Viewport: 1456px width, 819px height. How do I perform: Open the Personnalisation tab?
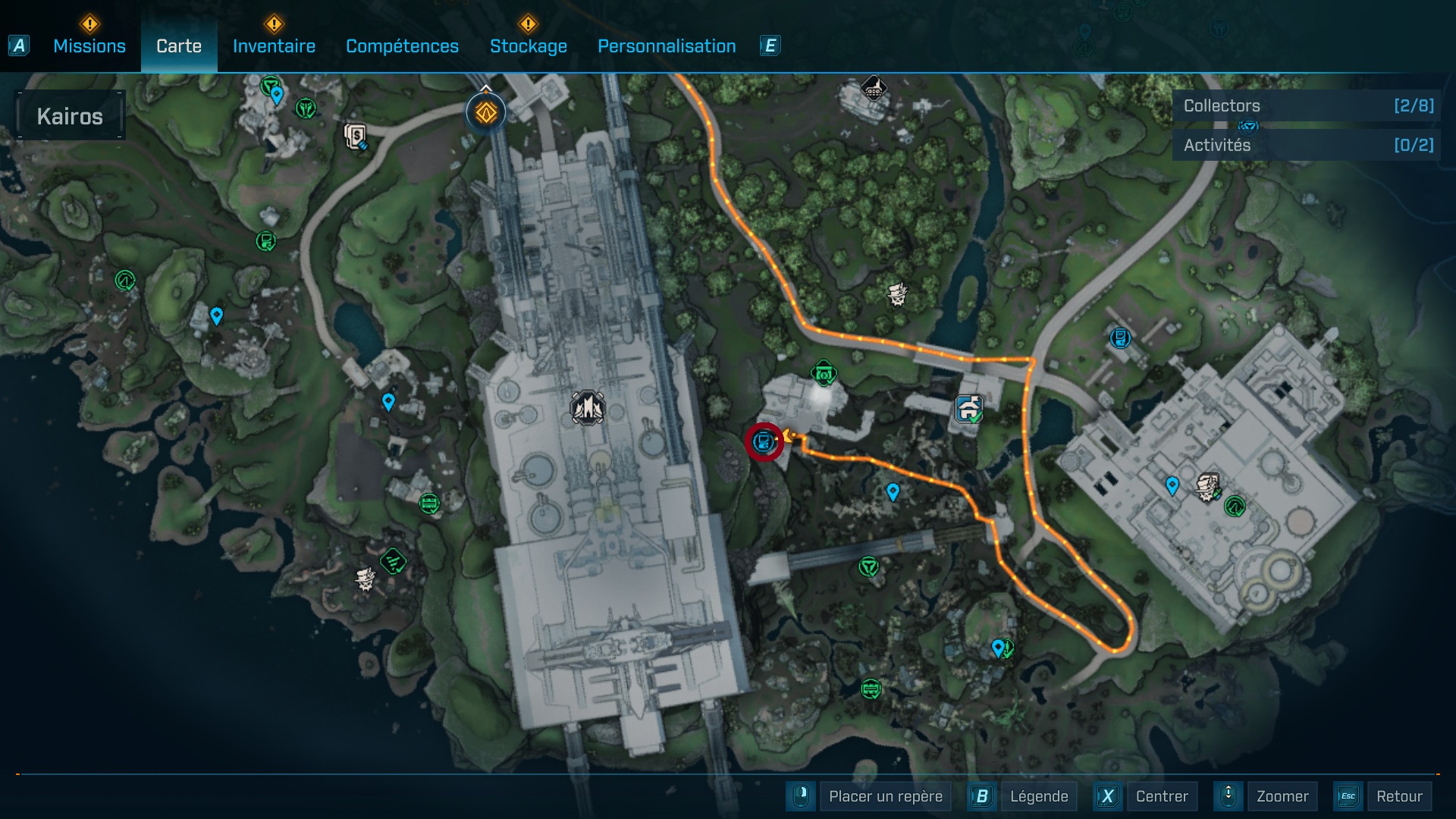click(667, 46)
